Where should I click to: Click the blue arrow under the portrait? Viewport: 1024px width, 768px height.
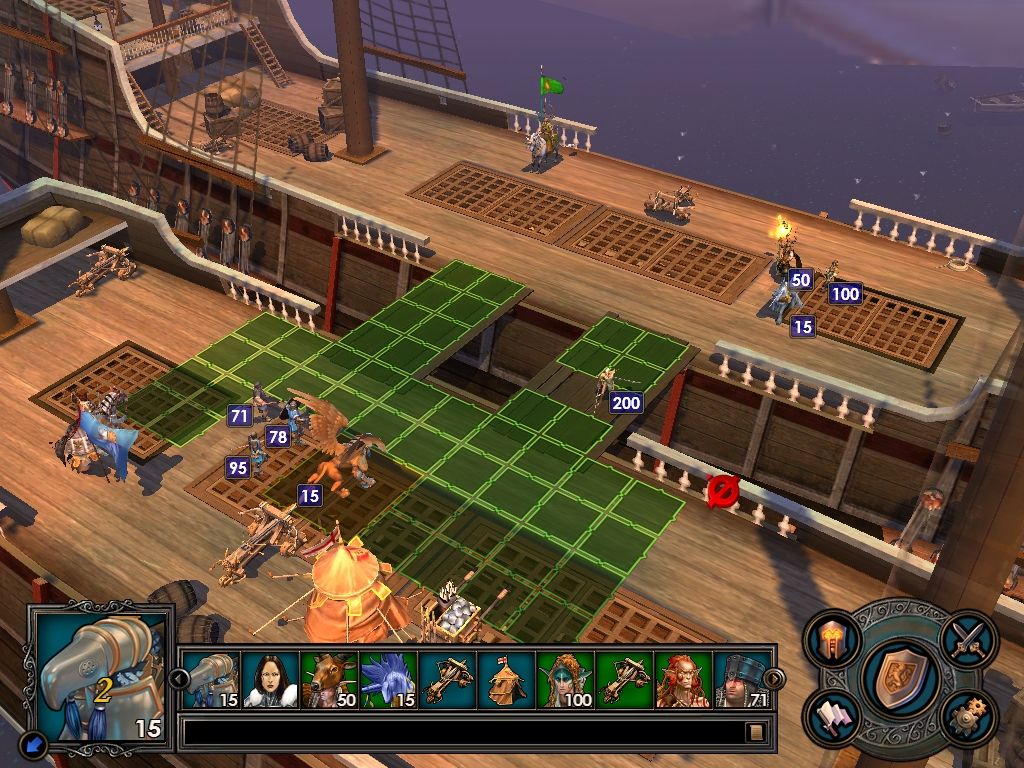coord(33,744)
